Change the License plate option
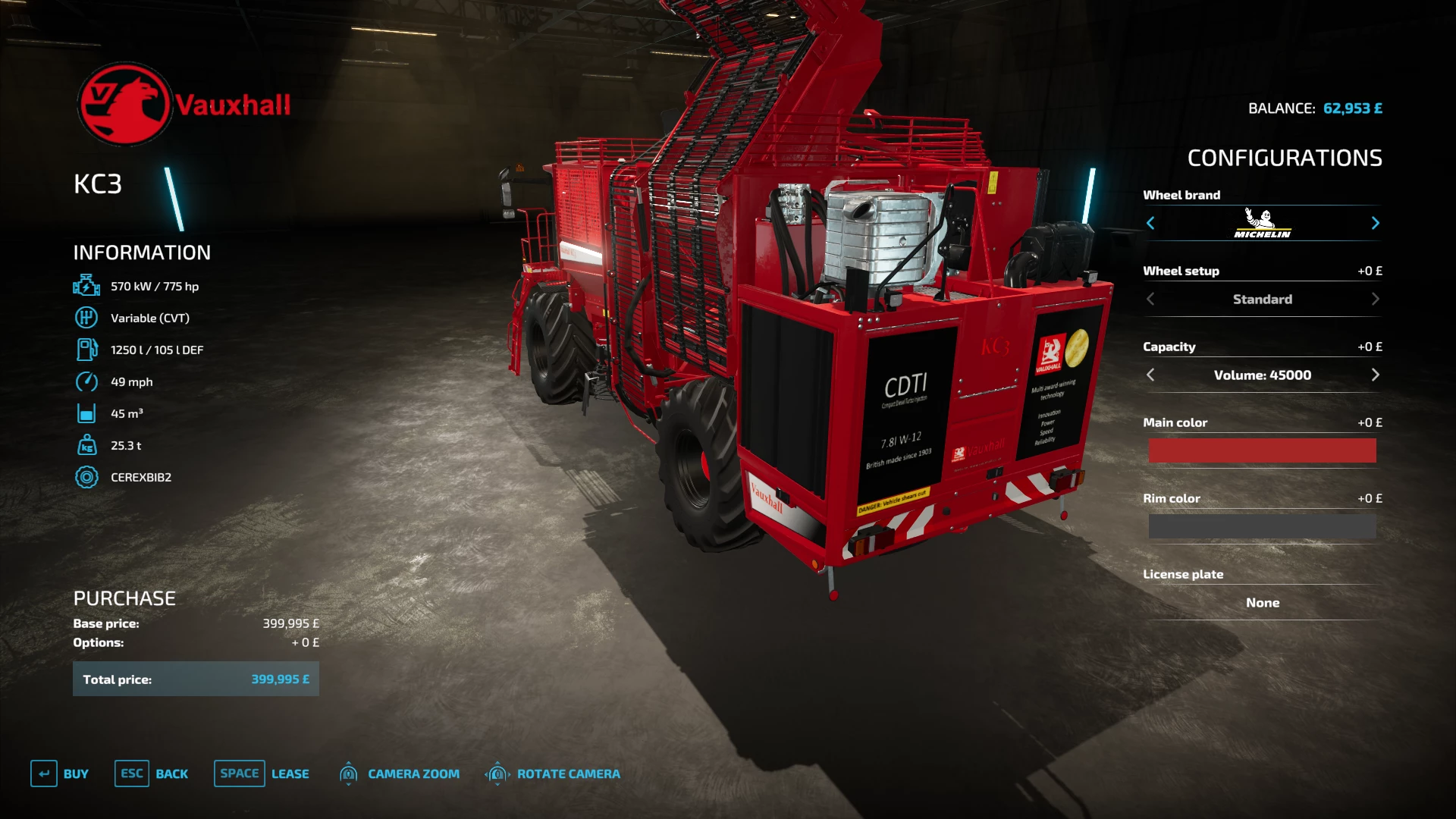The image size is (1456, 819). (x=1262, y=603)
